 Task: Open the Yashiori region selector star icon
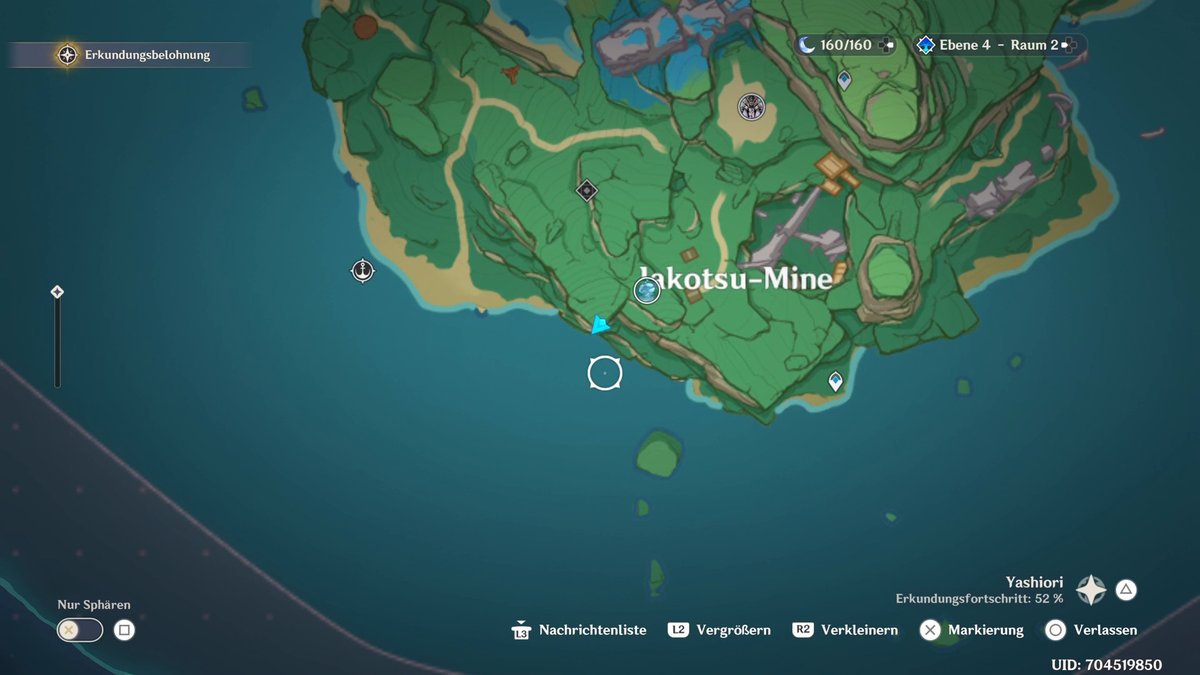coord(1090,590)
